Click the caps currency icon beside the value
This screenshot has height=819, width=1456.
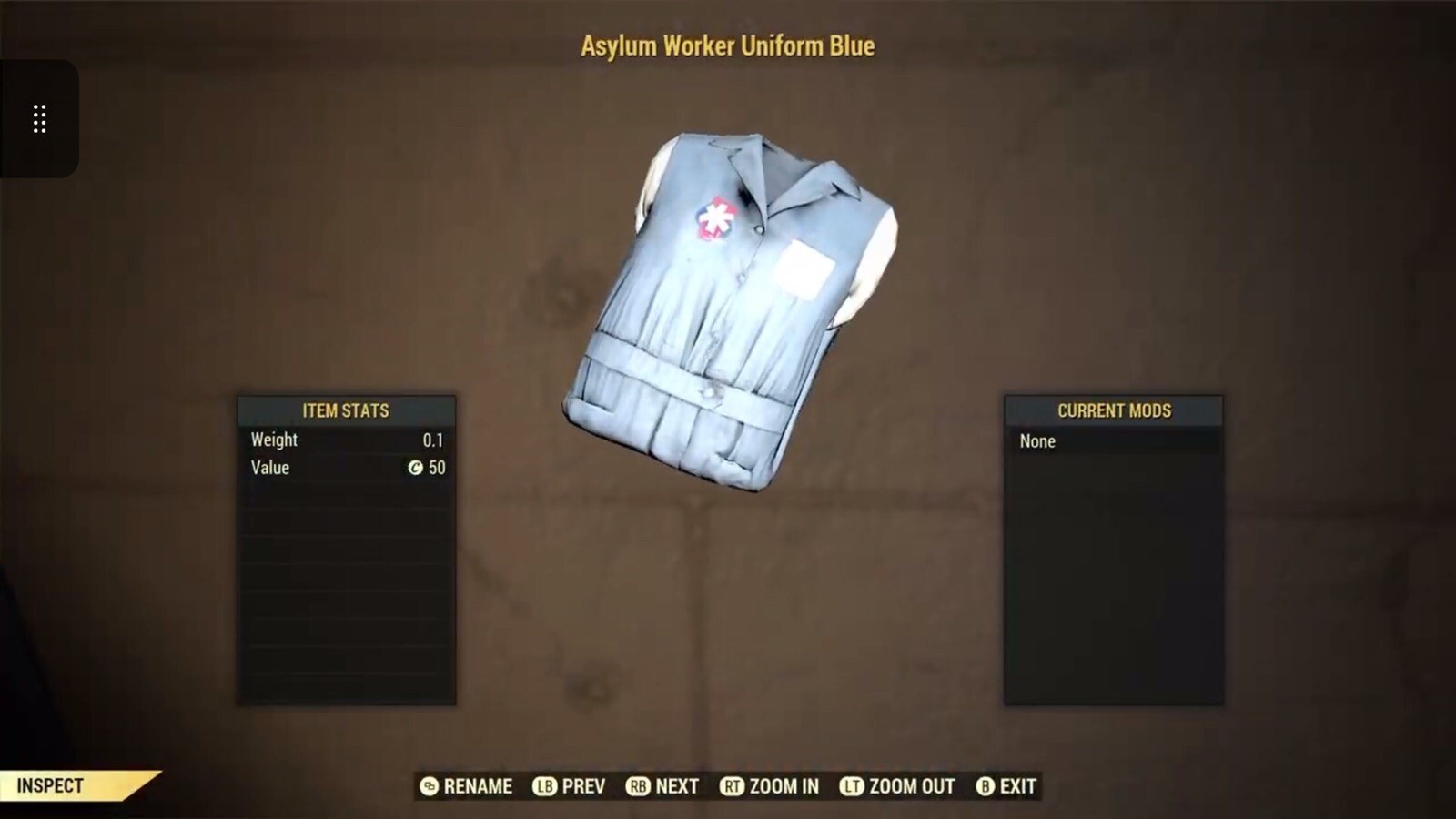[416, 468]
